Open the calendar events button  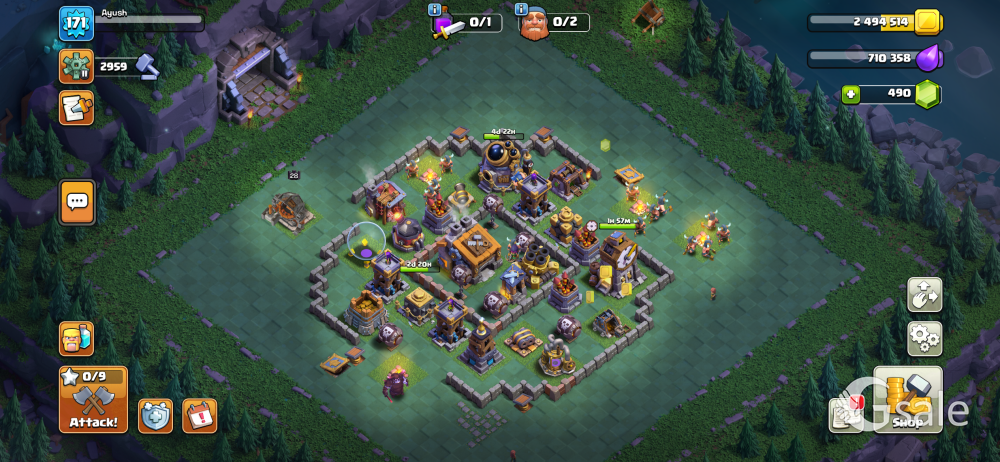199,415
